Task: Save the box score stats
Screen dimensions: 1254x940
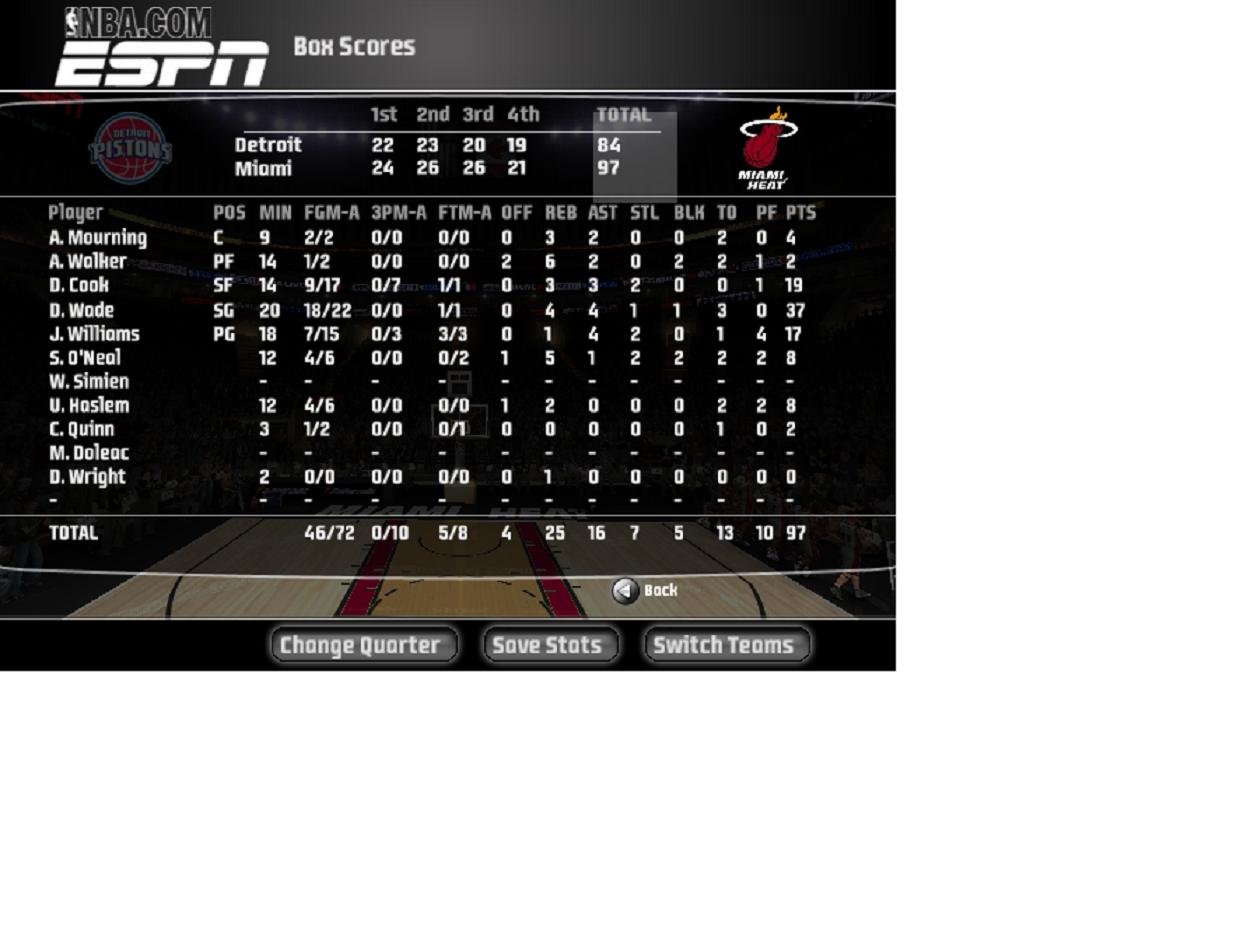Action: (x=549, y=645)
